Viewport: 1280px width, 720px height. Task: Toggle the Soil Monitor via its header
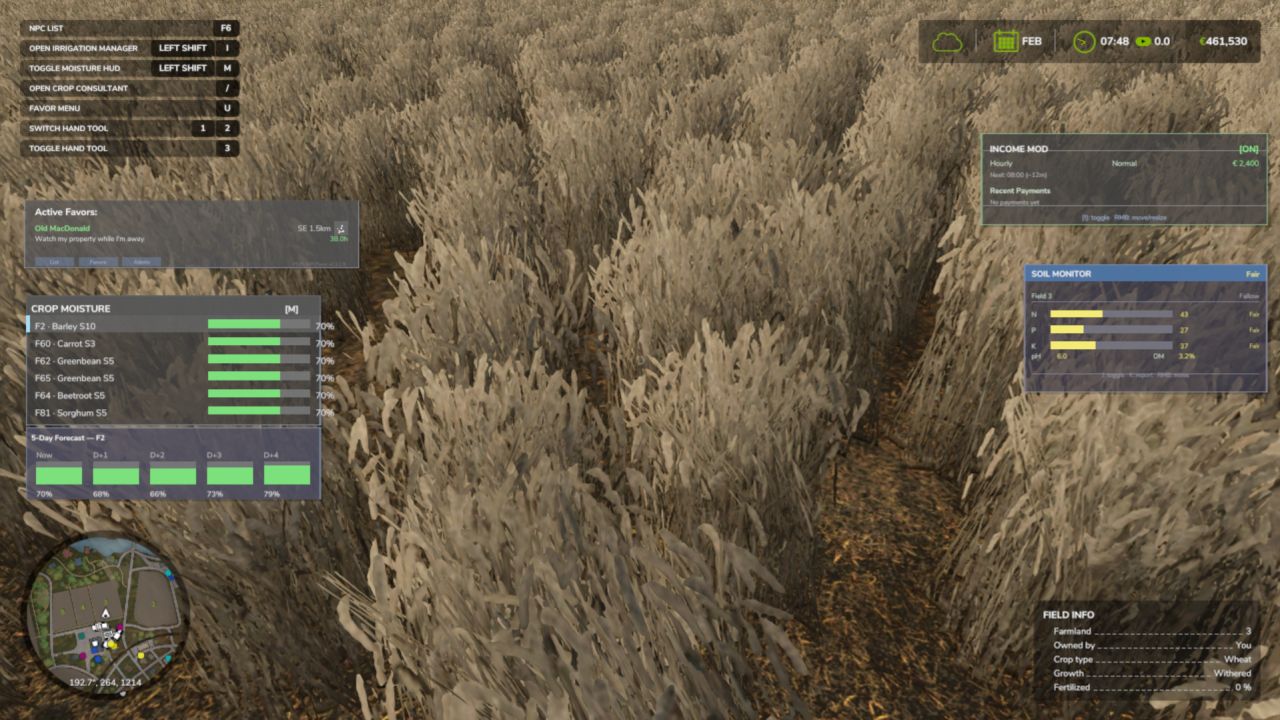point(1140,272)
